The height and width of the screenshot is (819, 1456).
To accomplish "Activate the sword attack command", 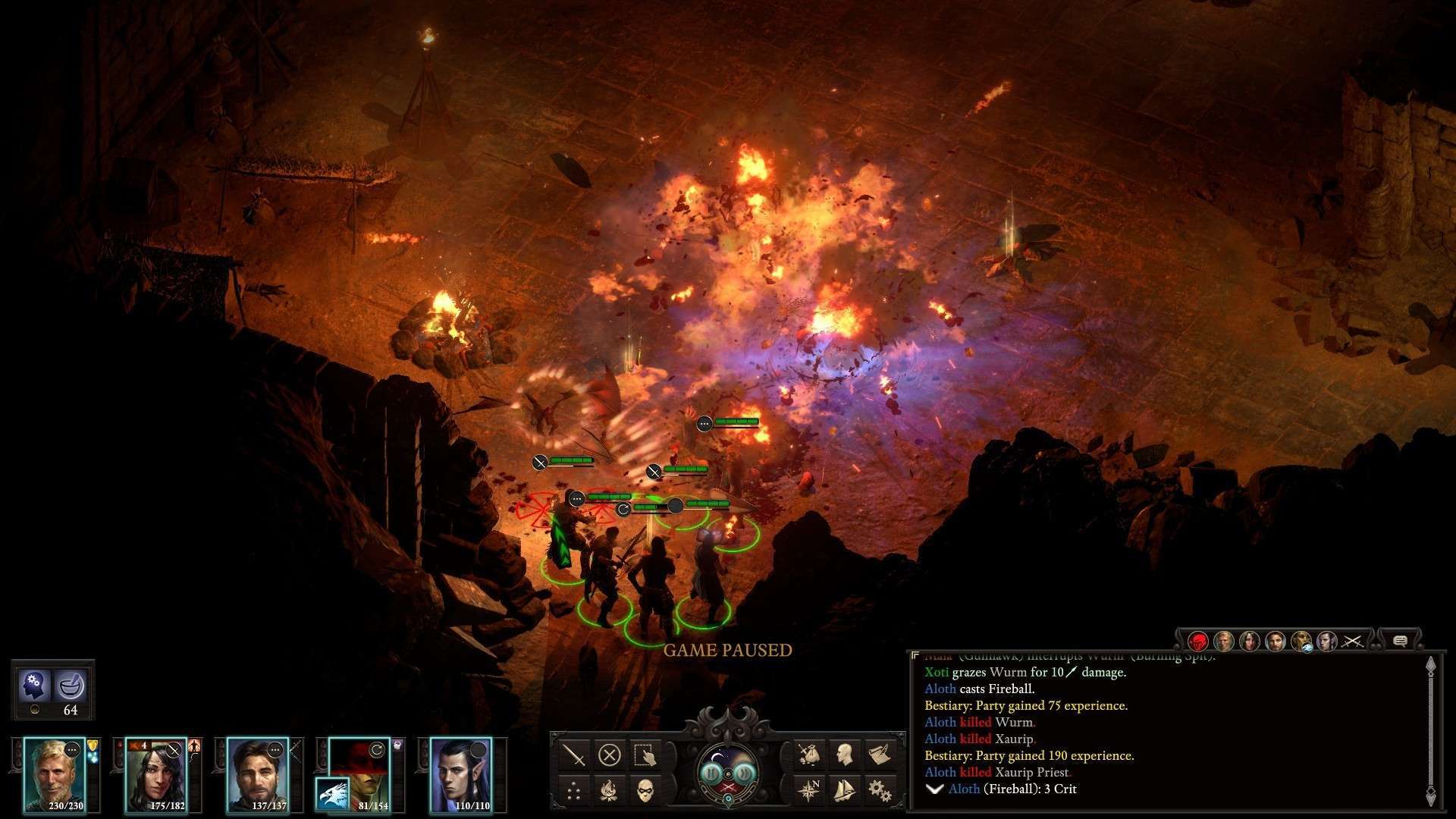I will 574,755.
